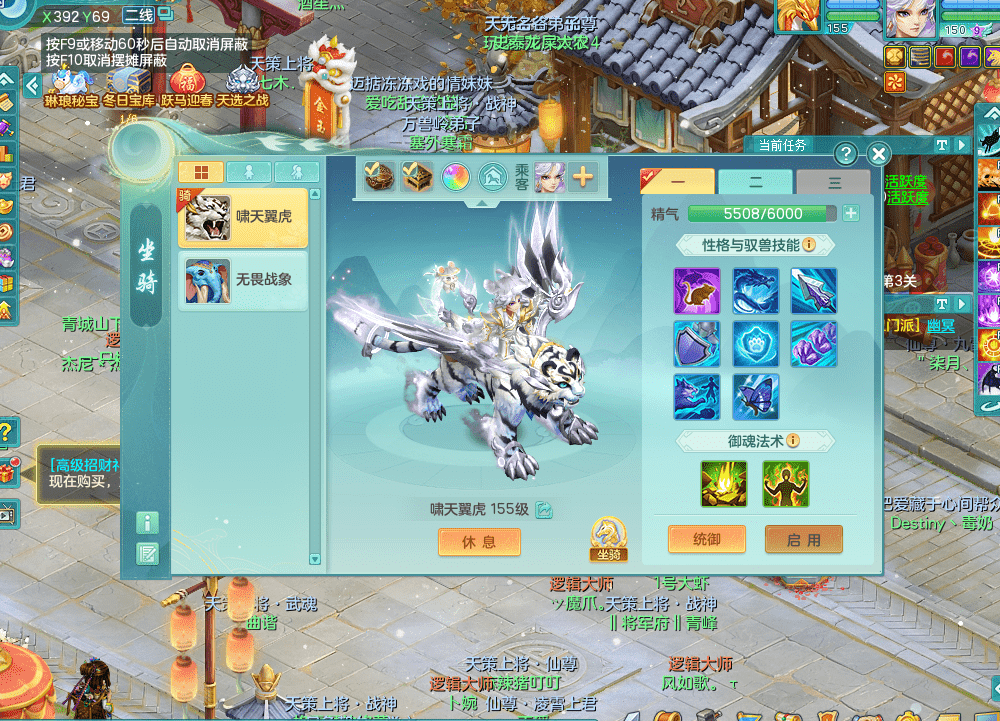1000x721 pixels.
Task: Add a passenger with the plus button
Action: (582, 178)
